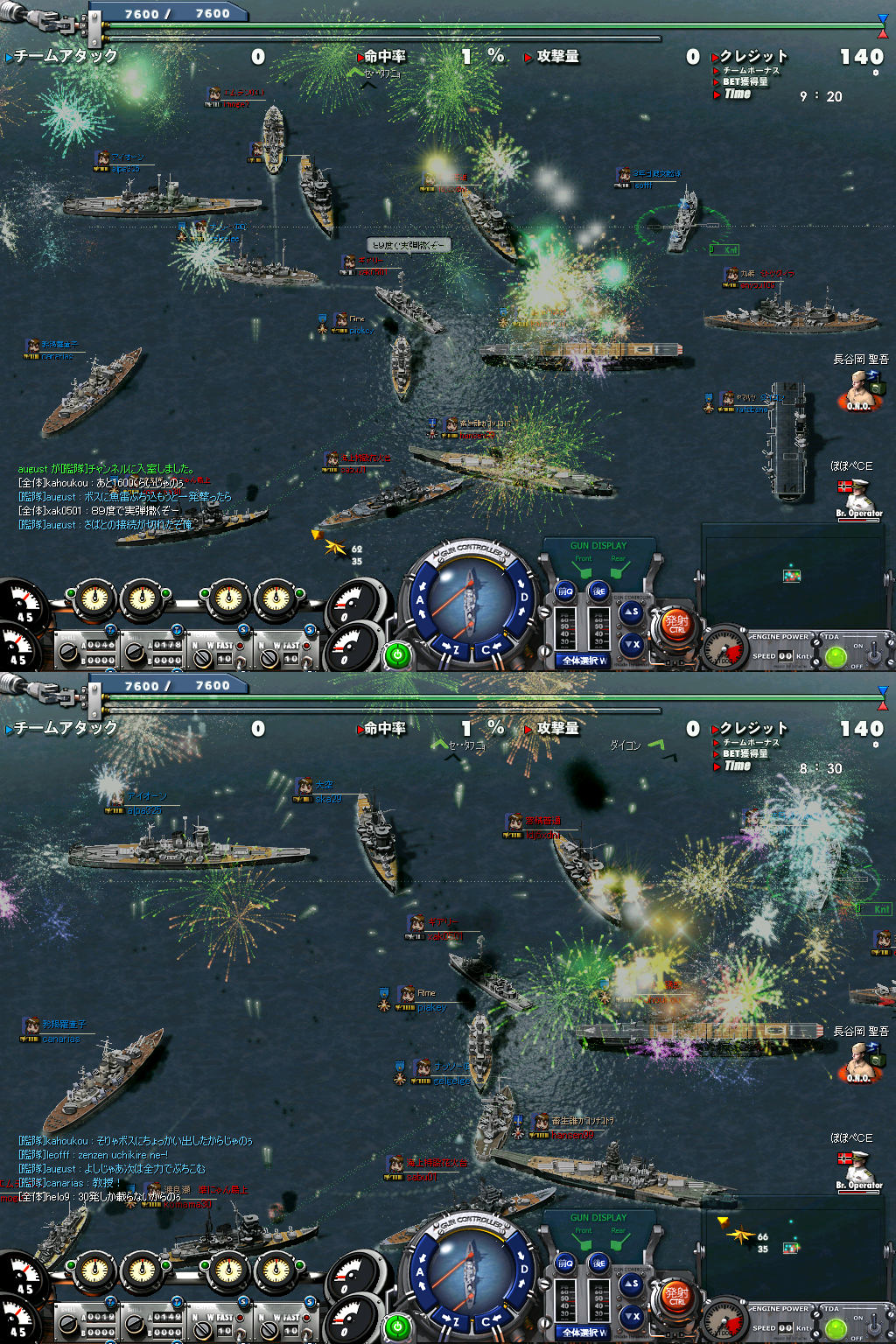Click the blue X button beside 発射, upper frame
The image size is (896, 1344).
[632, 645]
